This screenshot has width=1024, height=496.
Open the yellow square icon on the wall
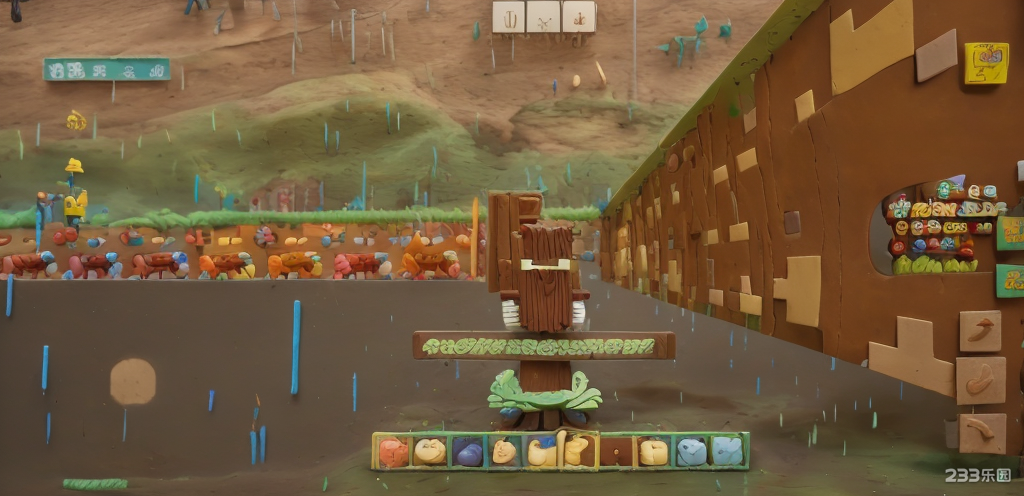(986, 63)
